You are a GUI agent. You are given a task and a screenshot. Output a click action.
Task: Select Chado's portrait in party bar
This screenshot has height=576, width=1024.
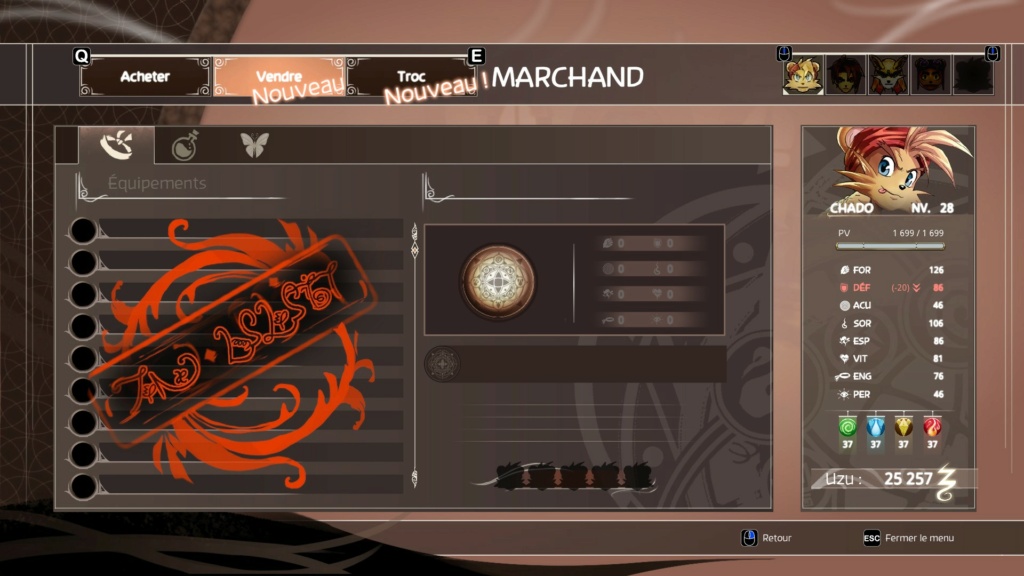coord(802,75)
